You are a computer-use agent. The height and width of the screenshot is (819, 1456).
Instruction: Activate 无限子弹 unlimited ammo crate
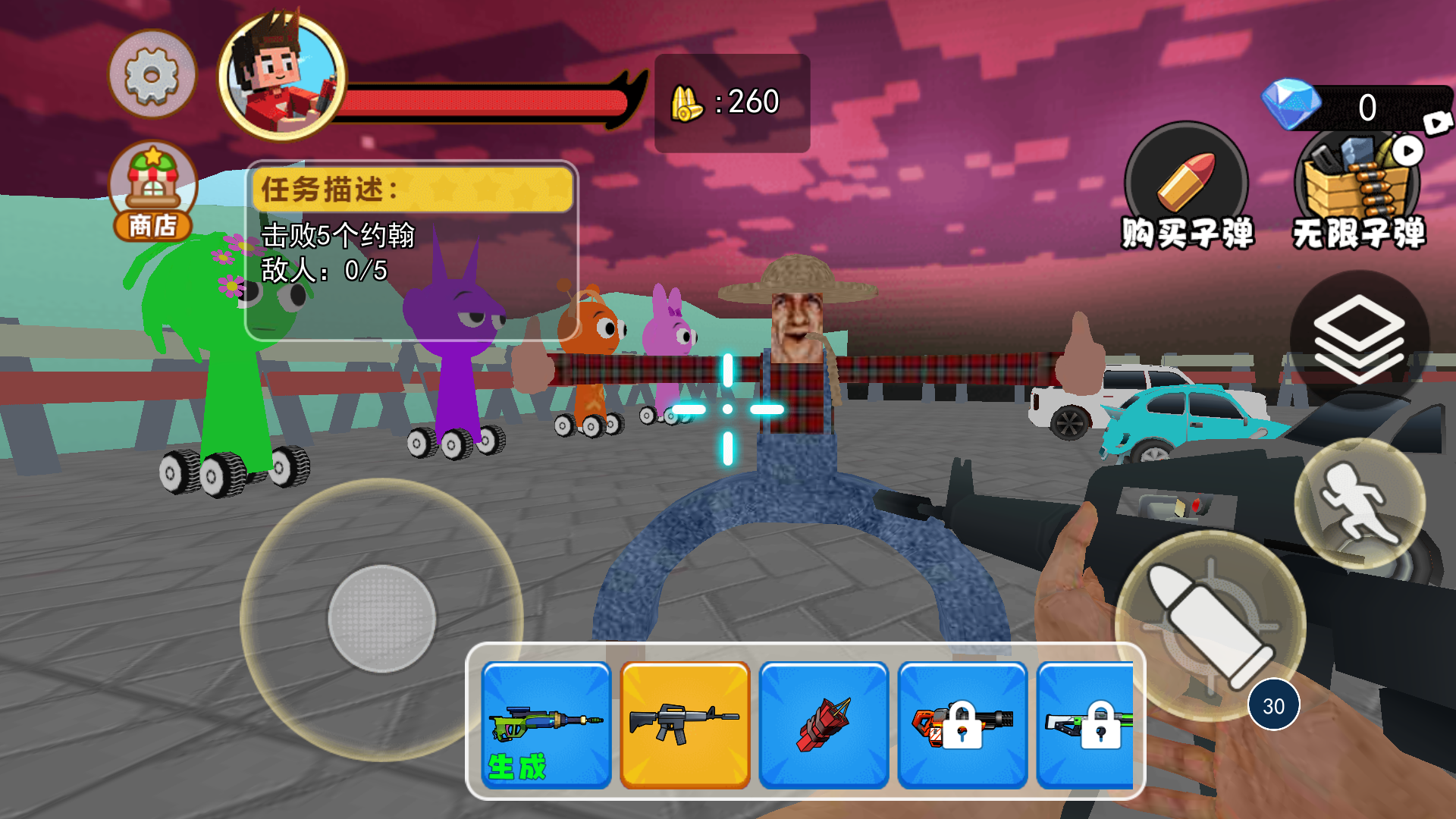click(1357, 190)
